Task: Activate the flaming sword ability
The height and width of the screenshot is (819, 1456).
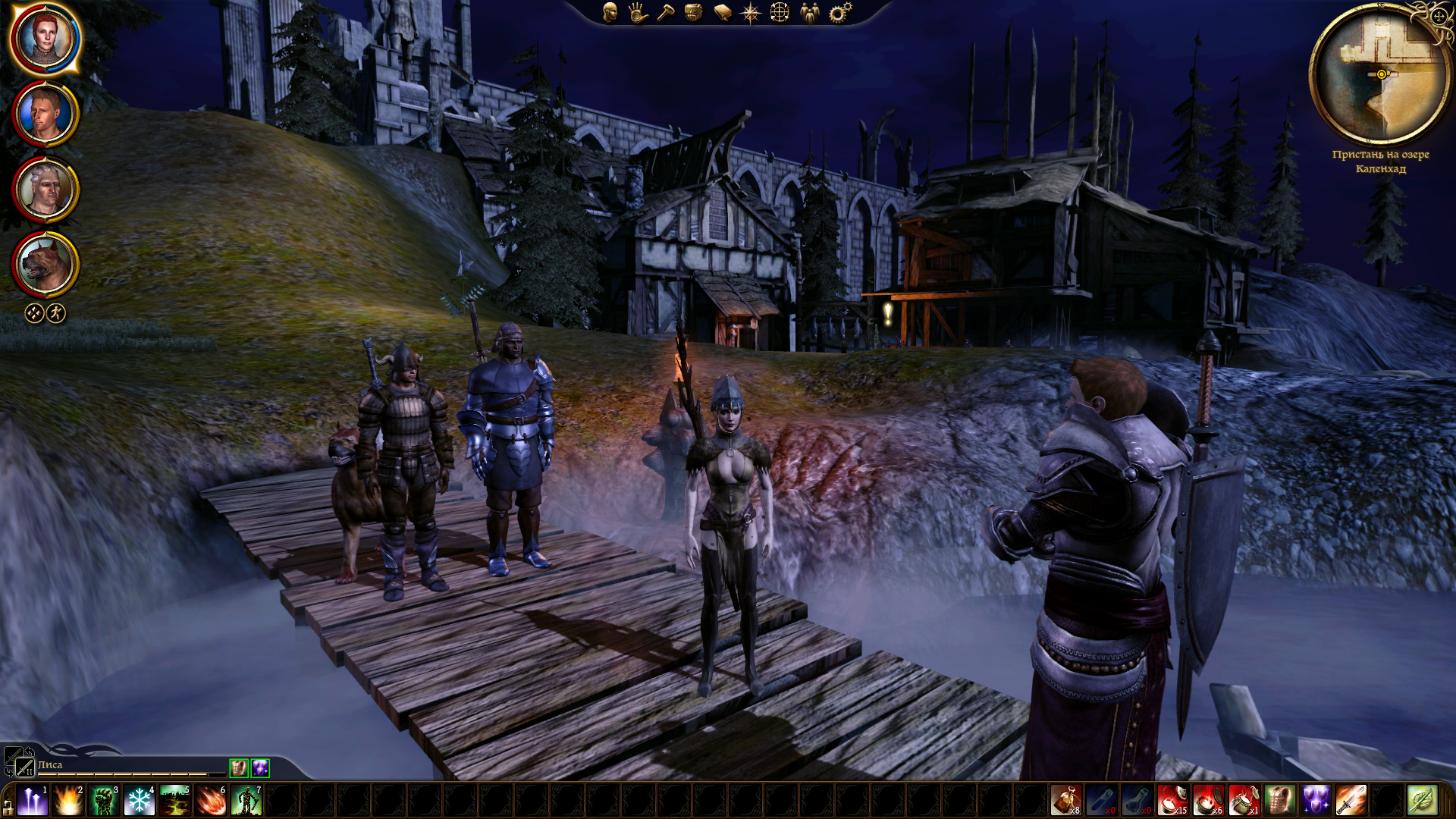Action: pyautogui.click(x=1351, y=801)
